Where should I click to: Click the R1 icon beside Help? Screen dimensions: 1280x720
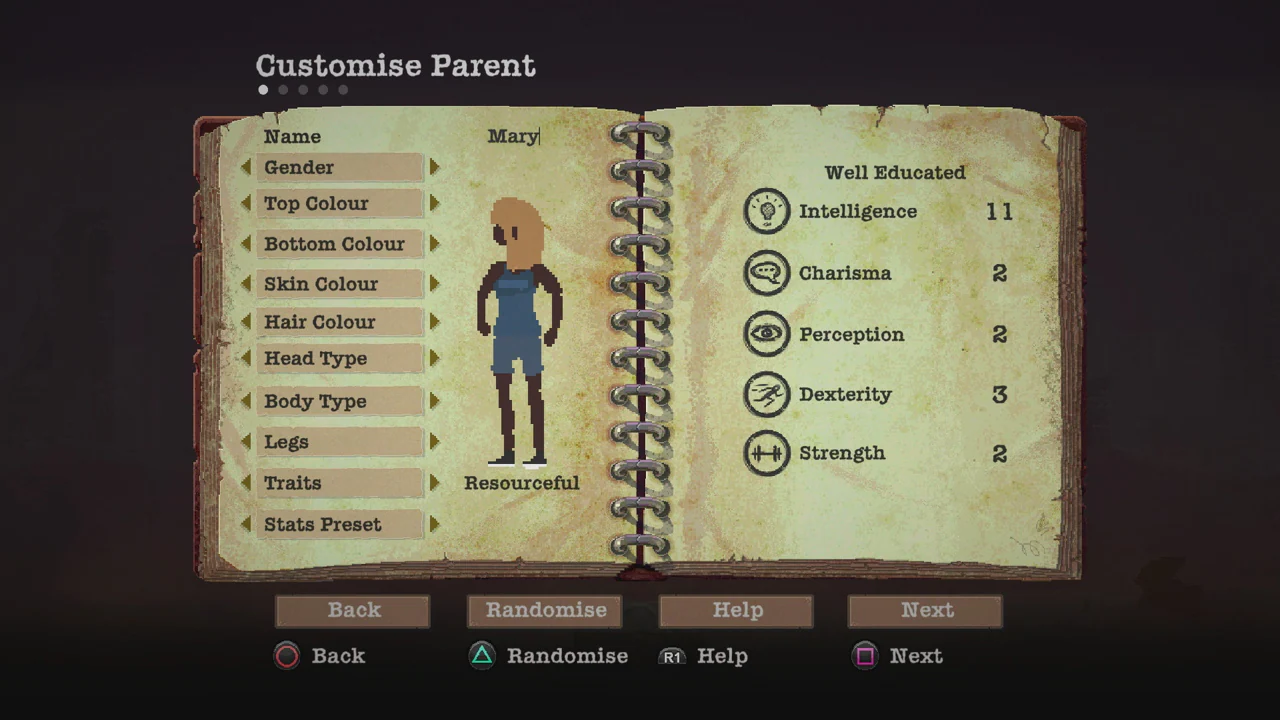pos(672,657)
